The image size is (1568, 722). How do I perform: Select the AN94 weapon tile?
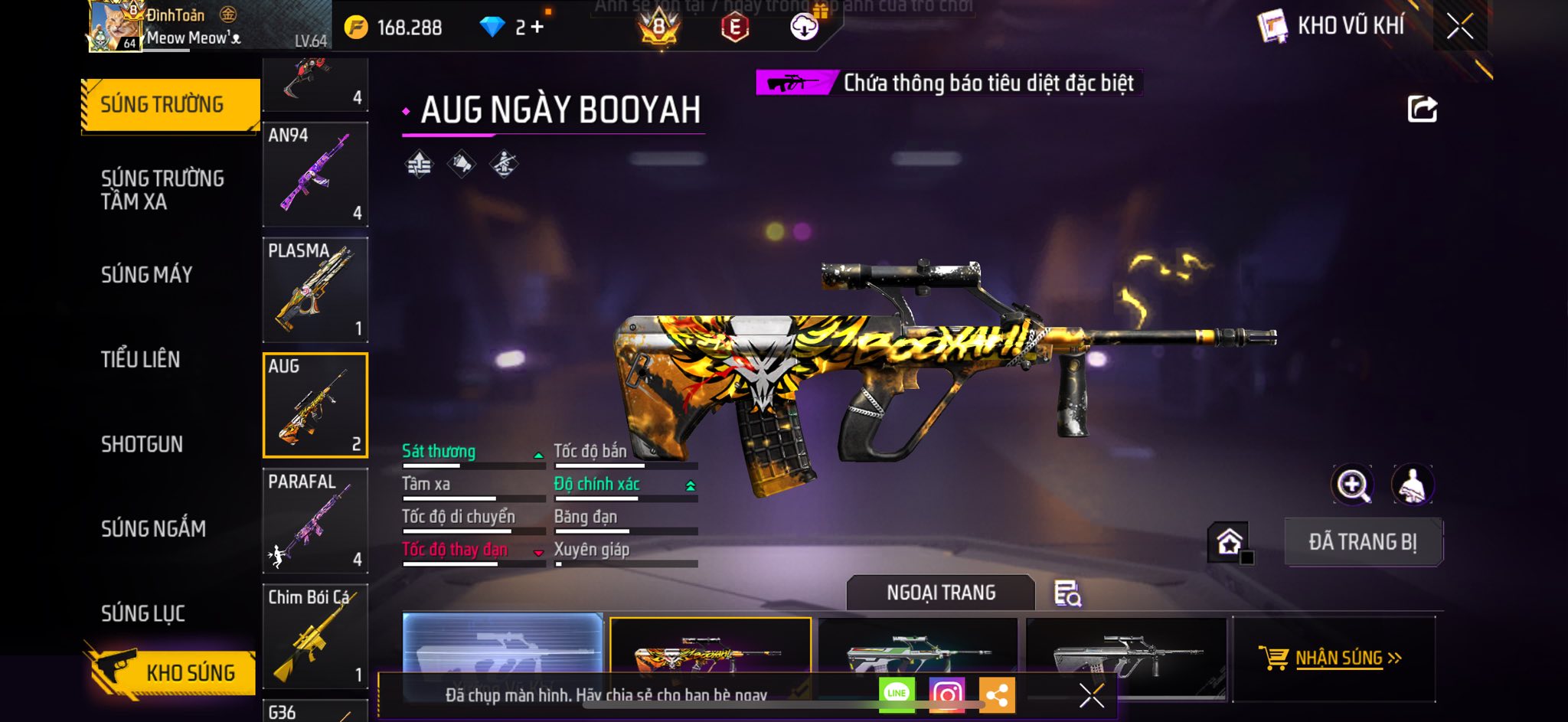[x=315, y=175]
